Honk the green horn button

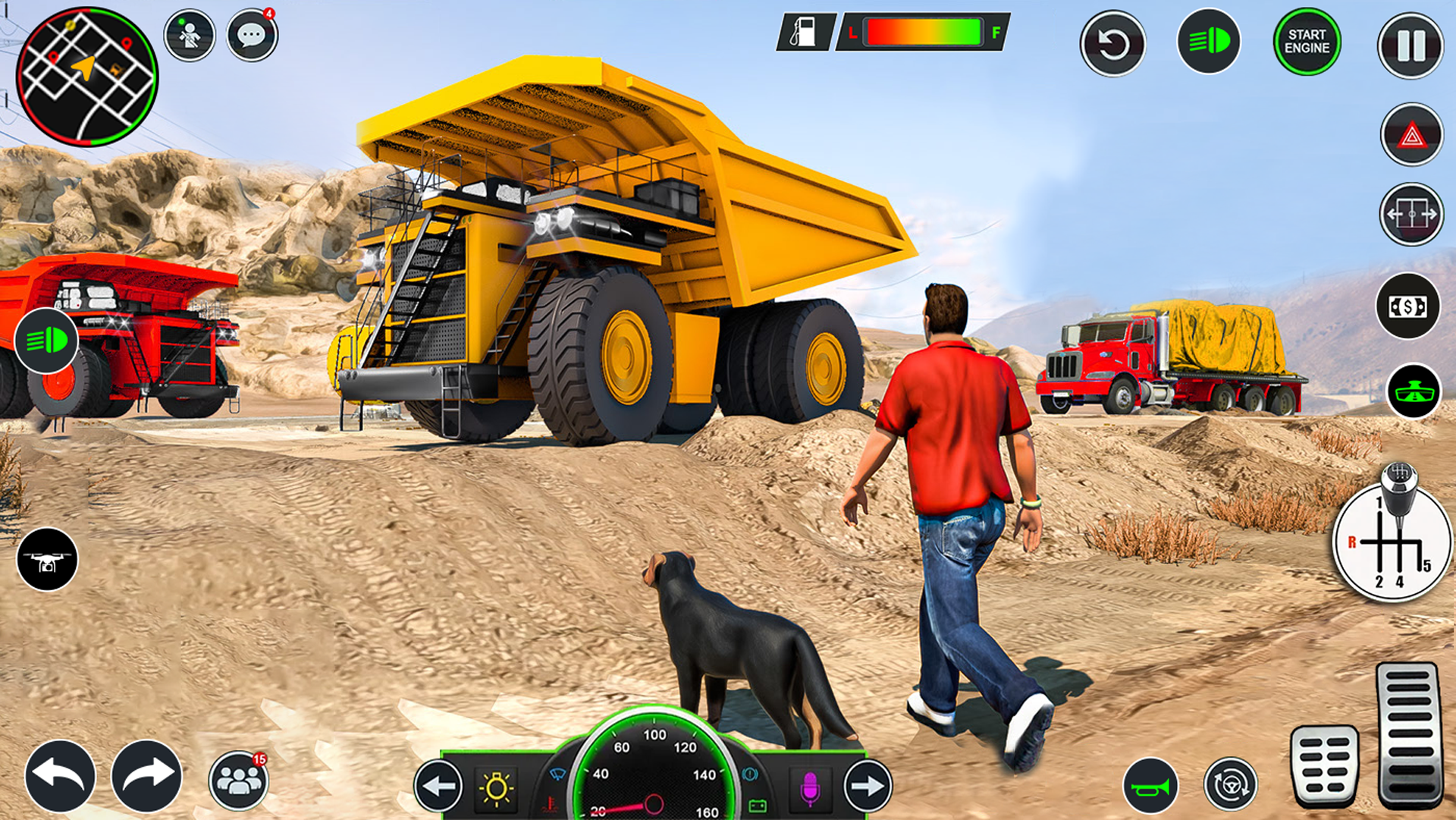tap(1150, 786)
